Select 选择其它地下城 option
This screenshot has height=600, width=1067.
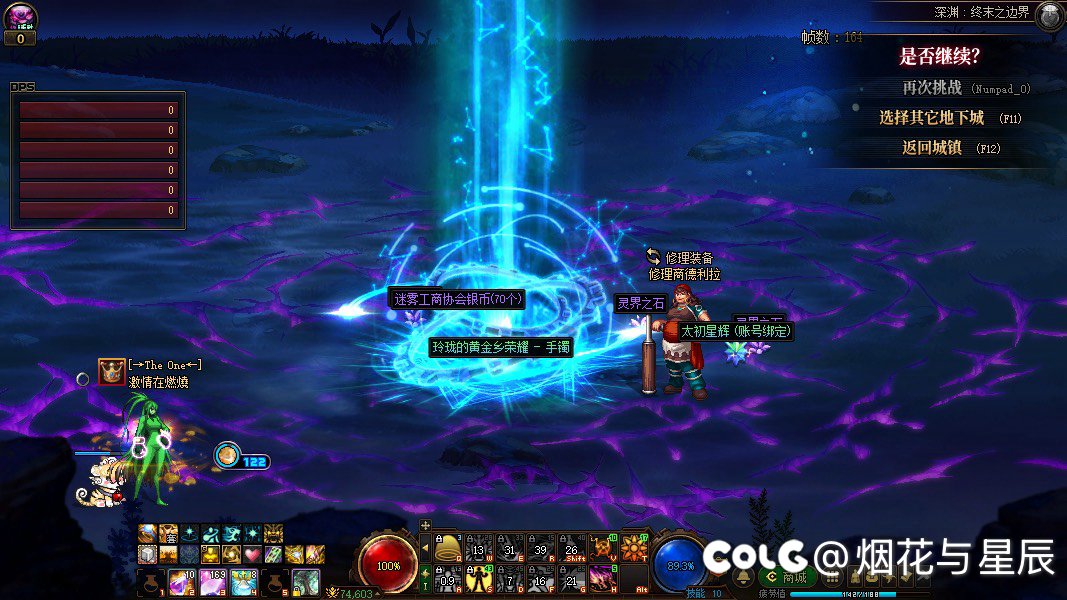pos(932,118)
